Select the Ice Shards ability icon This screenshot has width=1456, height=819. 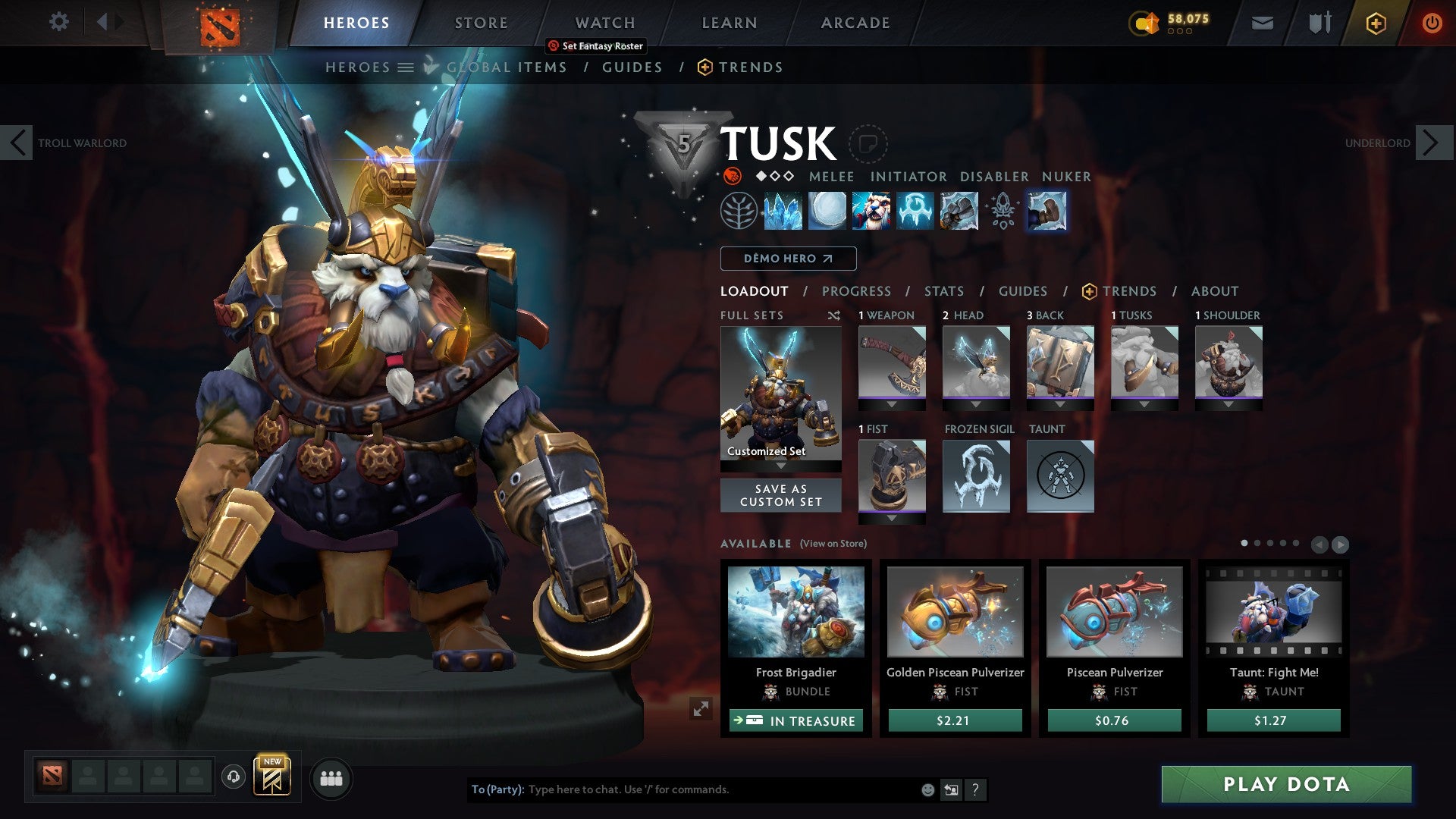[x=781, y=212]
